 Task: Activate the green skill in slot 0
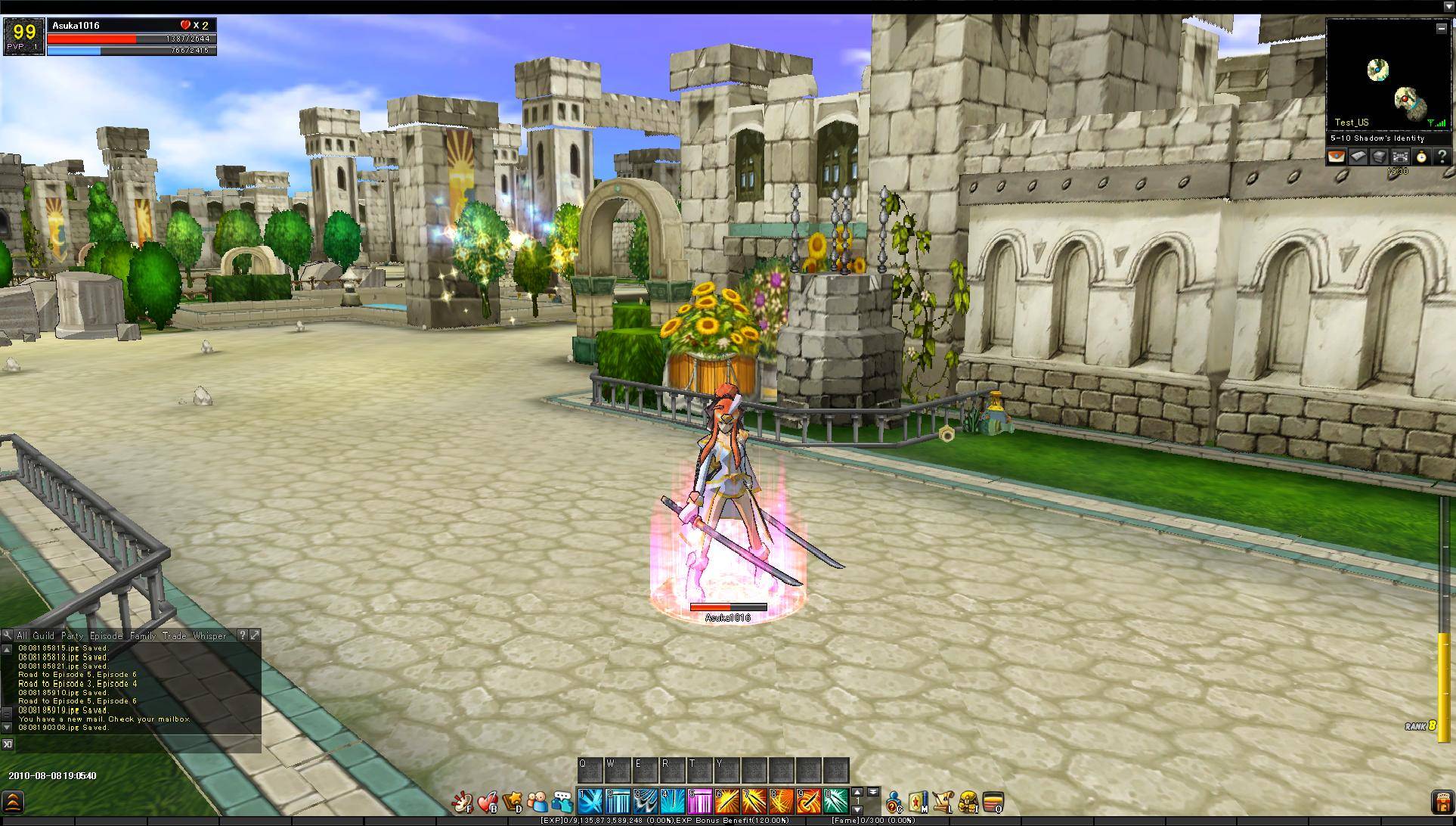click(x=835, y=800)
